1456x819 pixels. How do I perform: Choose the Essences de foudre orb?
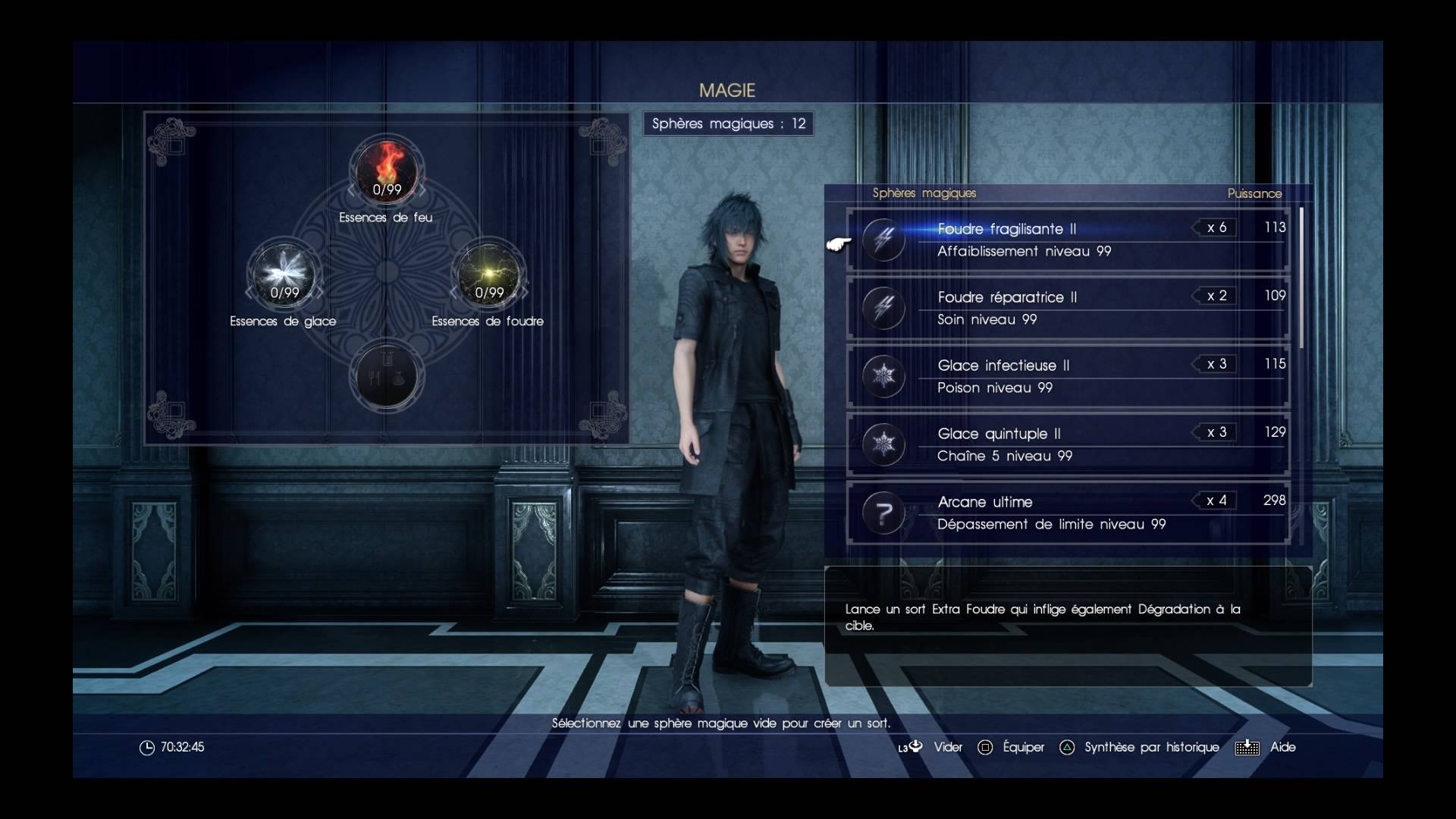coord(489,273)
